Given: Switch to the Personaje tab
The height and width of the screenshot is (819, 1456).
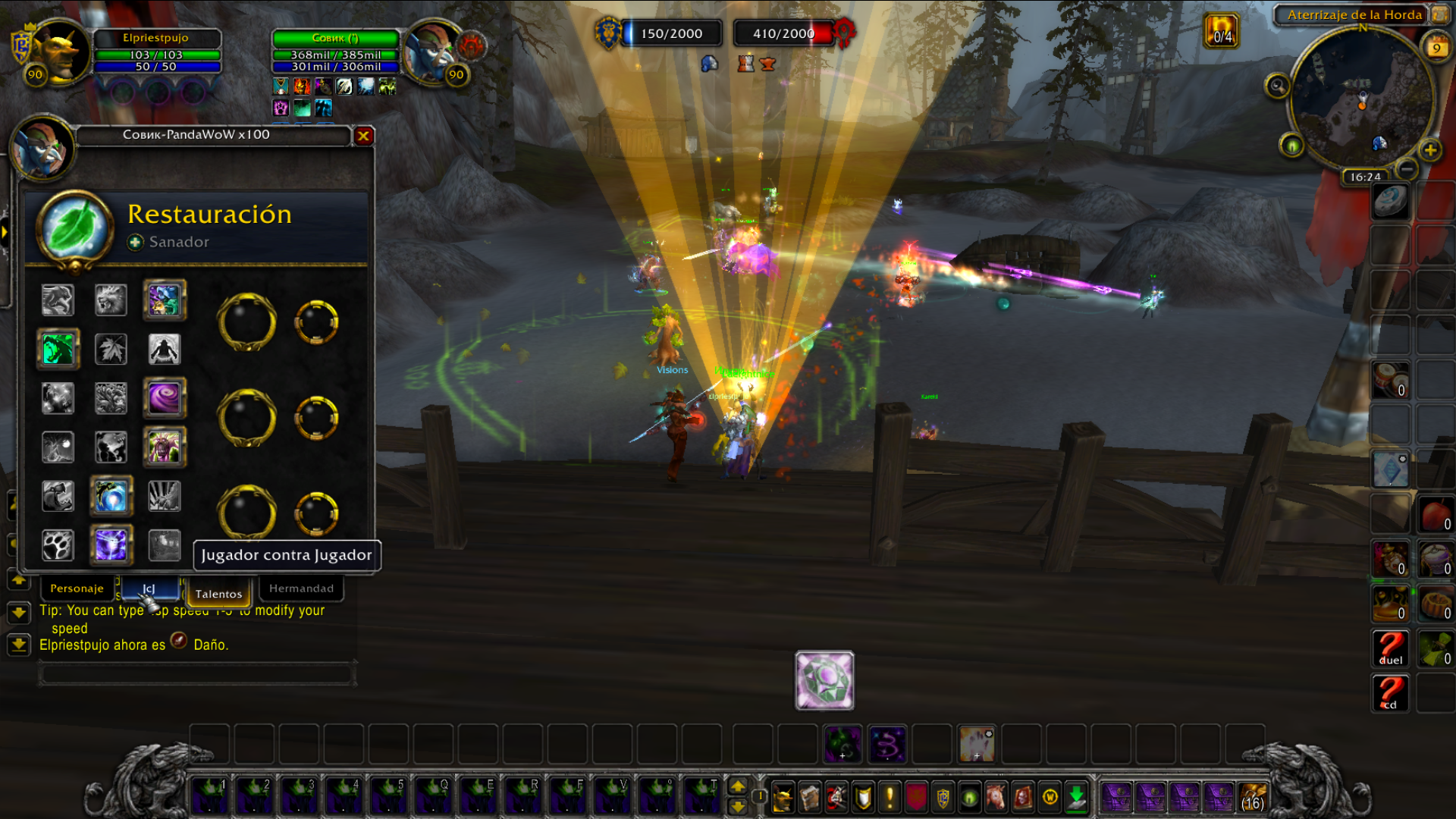Looking at the screenshot, I should click(x=77, y=588).
